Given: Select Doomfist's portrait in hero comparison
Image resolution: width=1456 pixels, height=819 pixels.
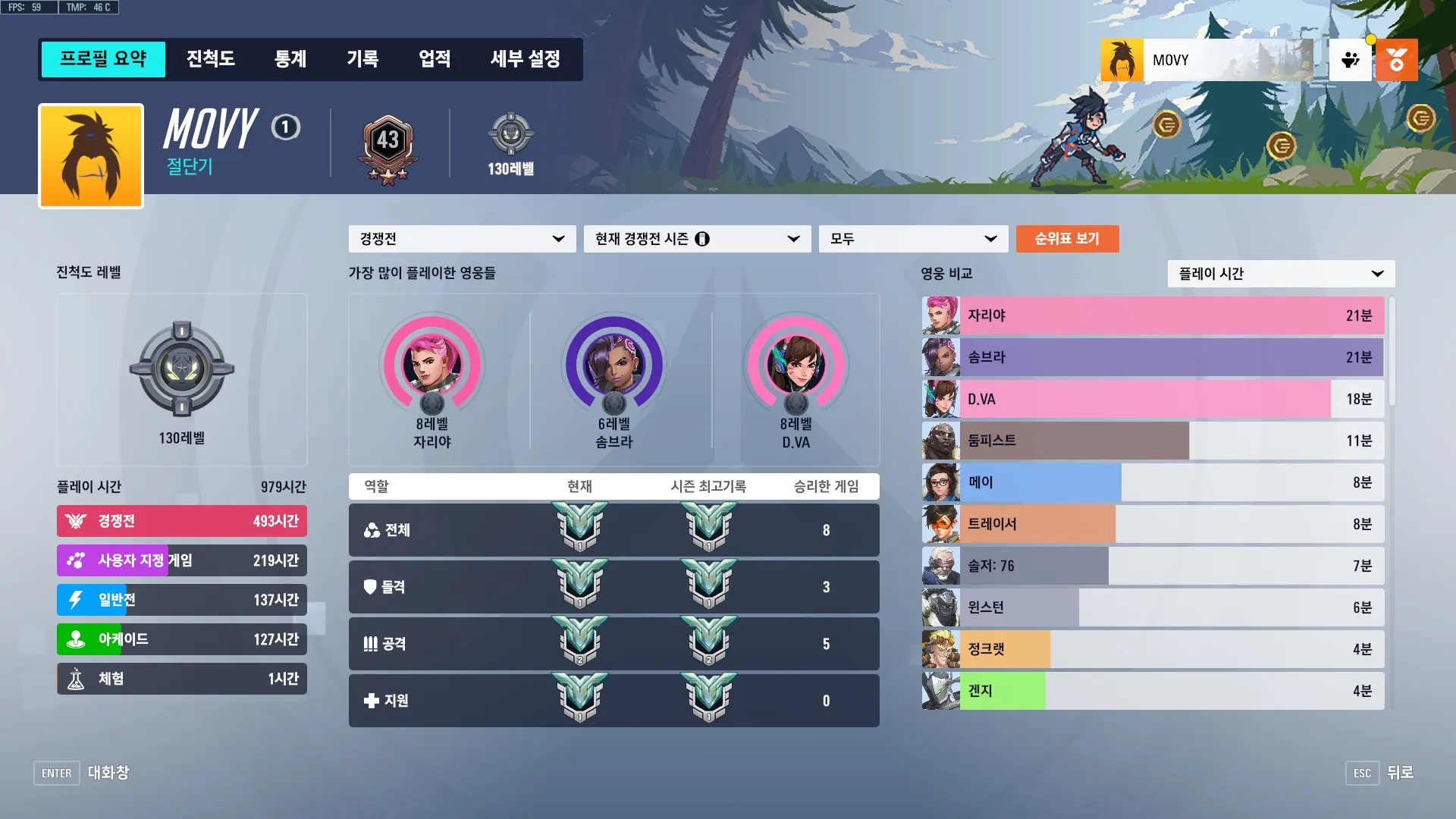Looking at the screenshot, I should point(940,441).
